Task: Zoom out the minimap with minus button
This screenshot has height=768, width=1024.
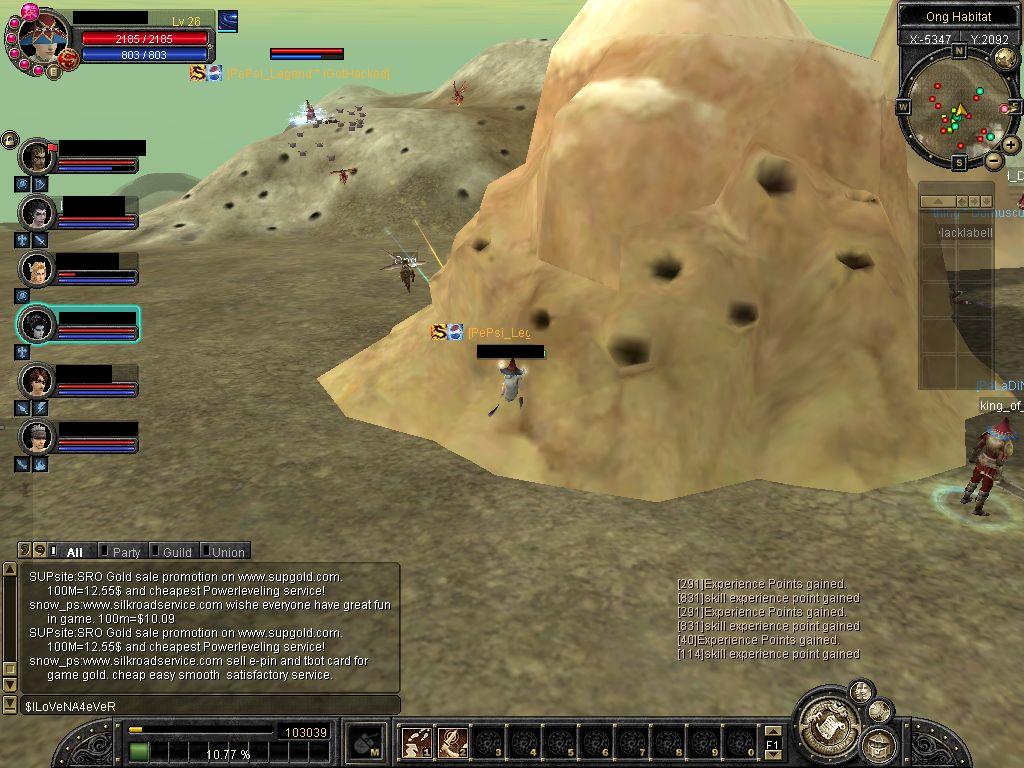Action: pos(994,160)
